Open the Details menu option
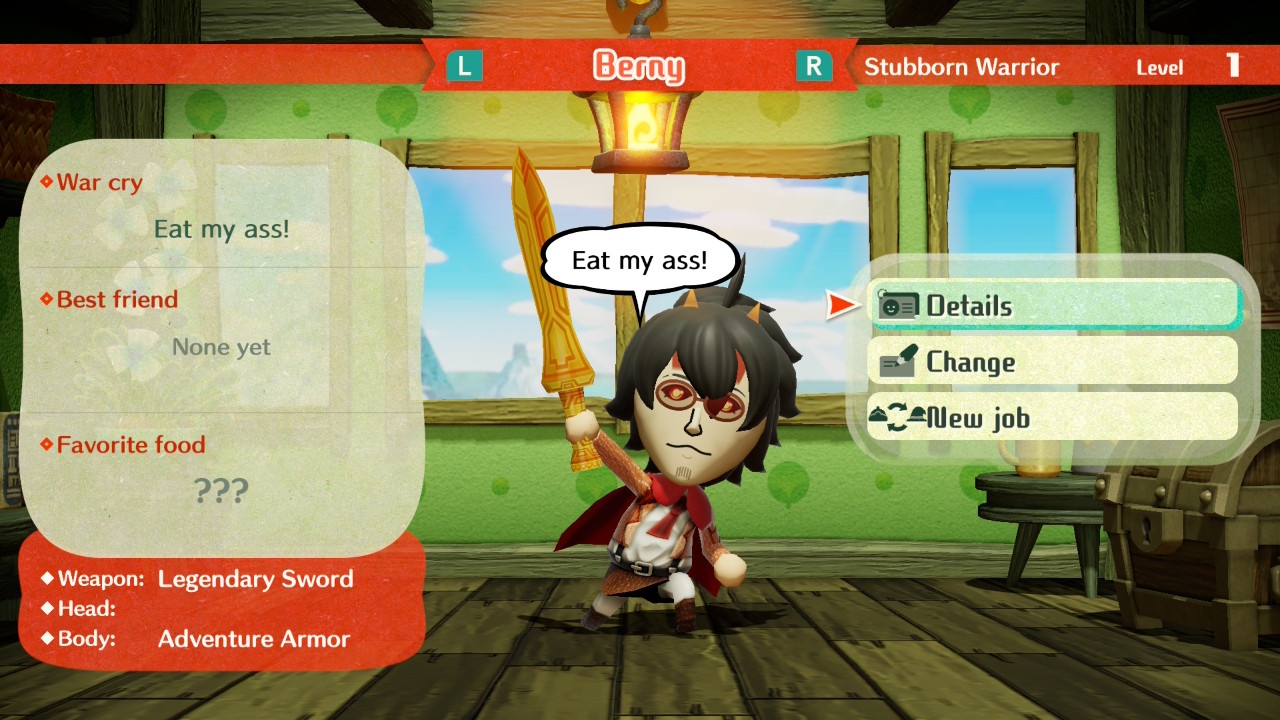Viewport: 1280px width, 720px height. 1053,306
